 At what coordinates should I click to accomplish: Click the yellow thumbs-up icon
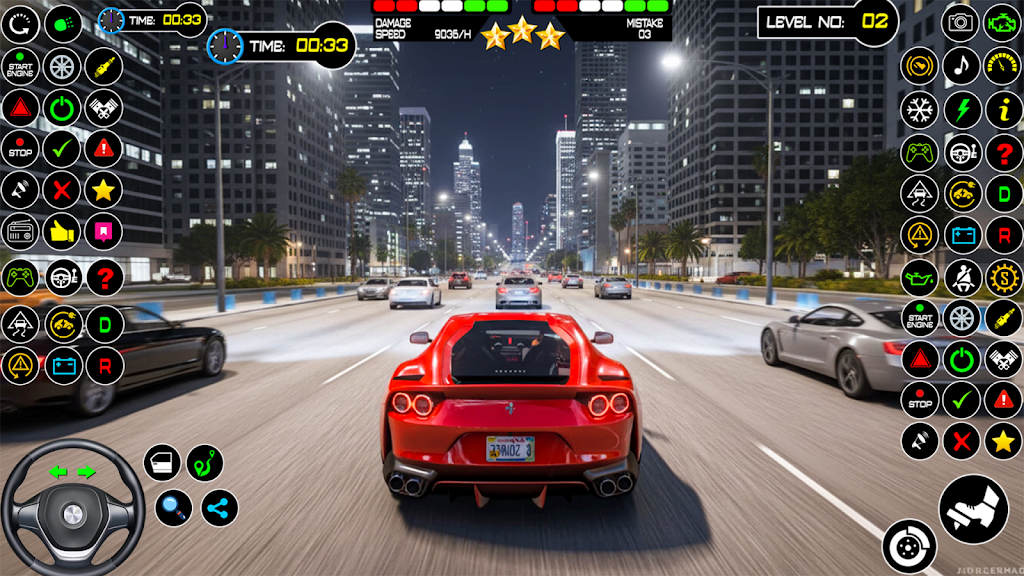[x=62, y=232]
